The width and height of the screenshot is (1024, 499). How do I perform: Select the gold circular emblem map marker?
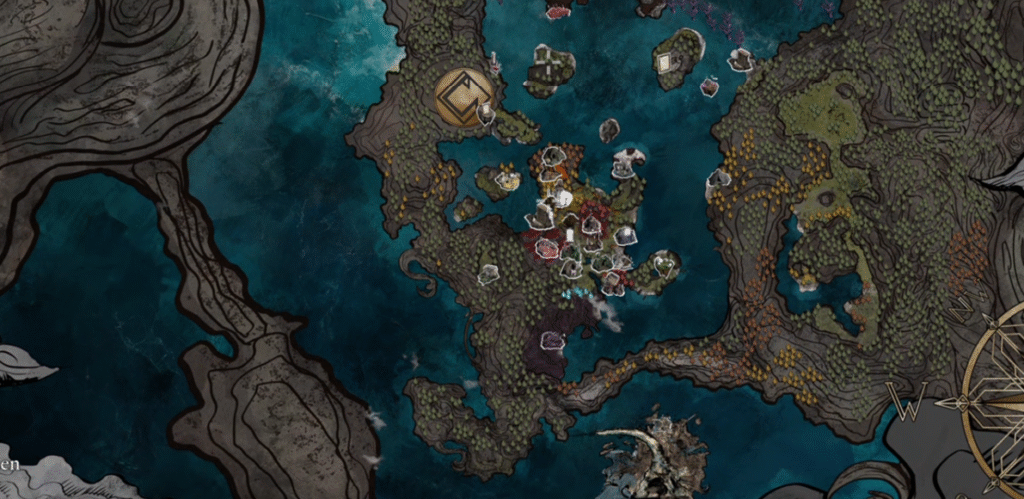pyautogui.click(x=464, y=96)
